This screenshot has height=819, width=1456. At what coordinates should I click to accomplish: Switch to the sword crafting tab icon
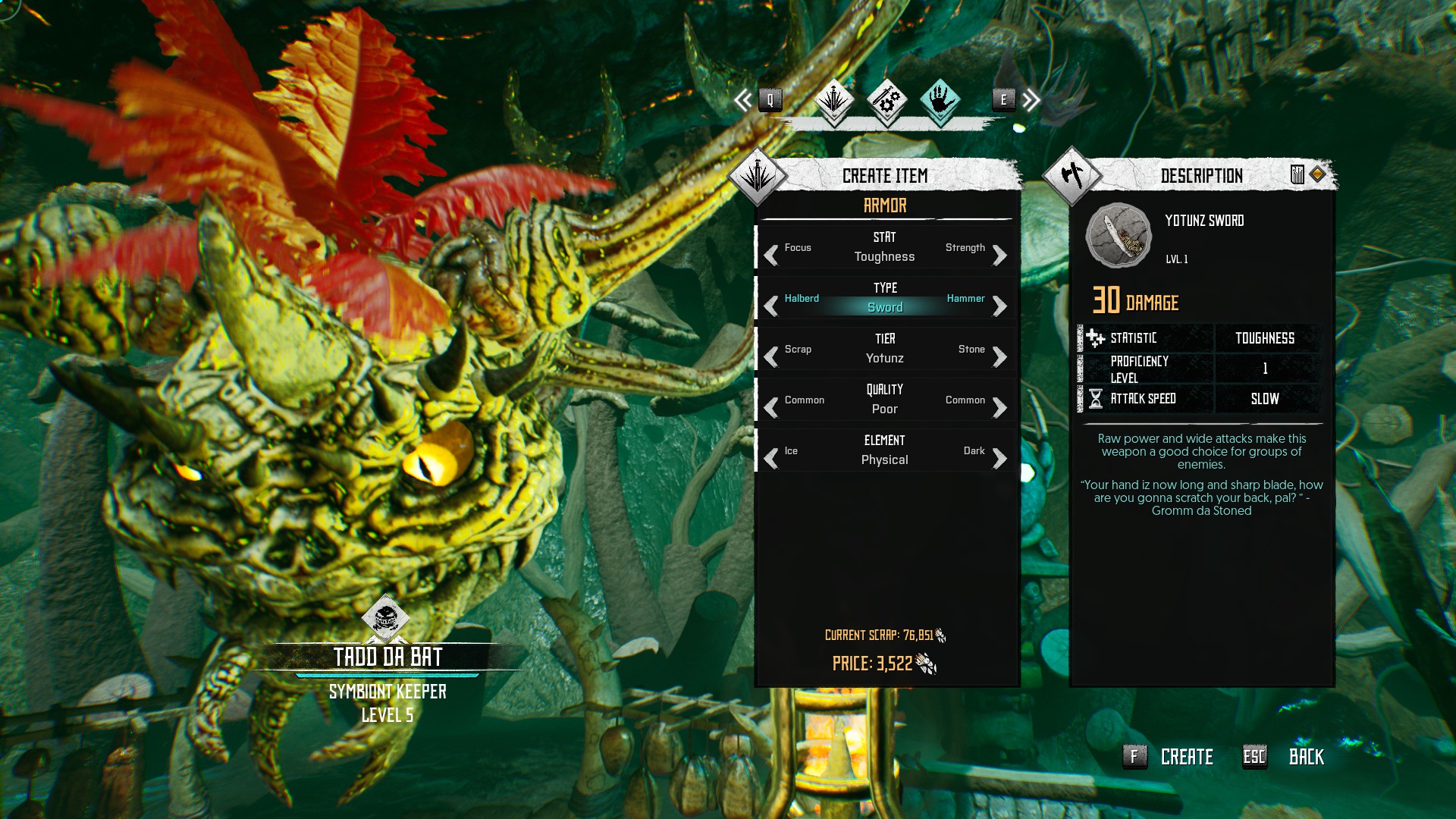(x=834, y=99)
